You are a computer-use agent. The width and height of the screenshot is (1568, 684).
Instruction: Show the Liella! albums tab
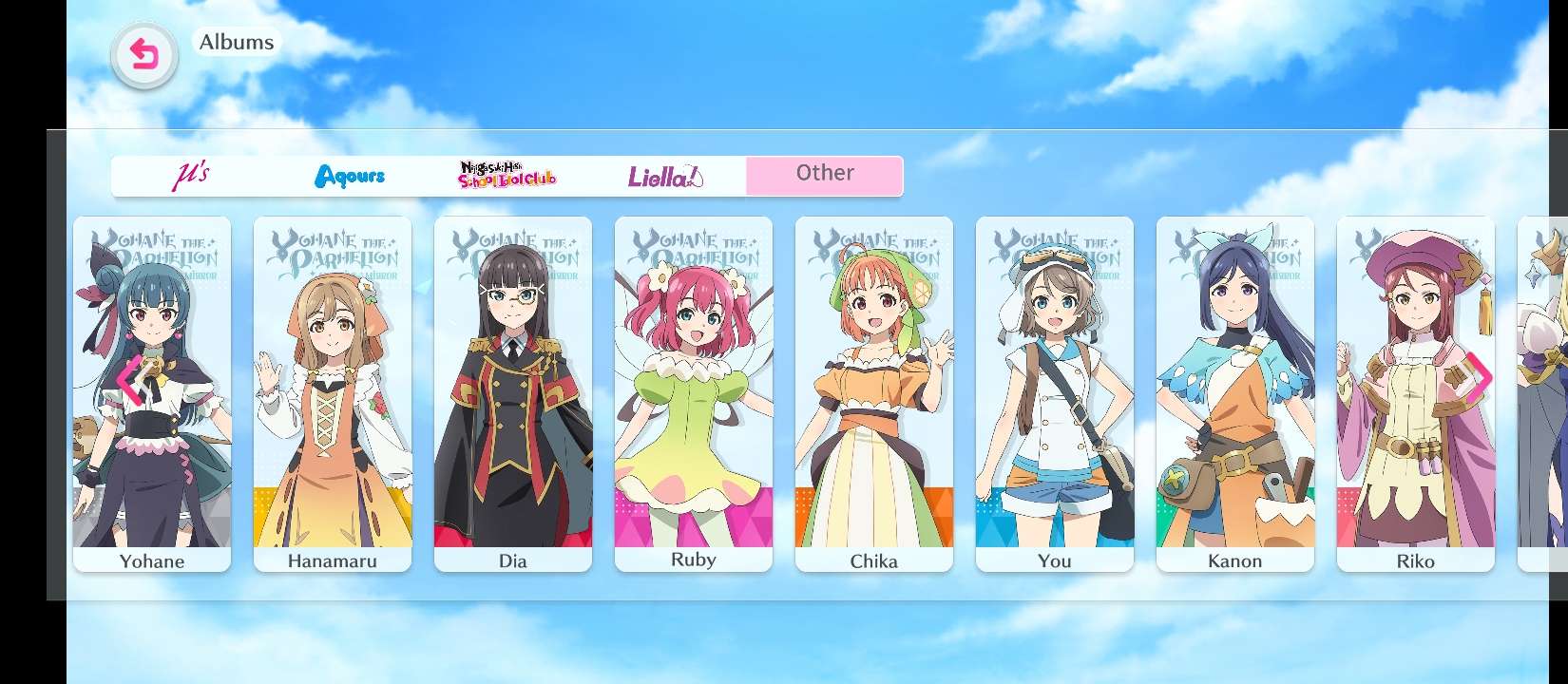point(665,176)
